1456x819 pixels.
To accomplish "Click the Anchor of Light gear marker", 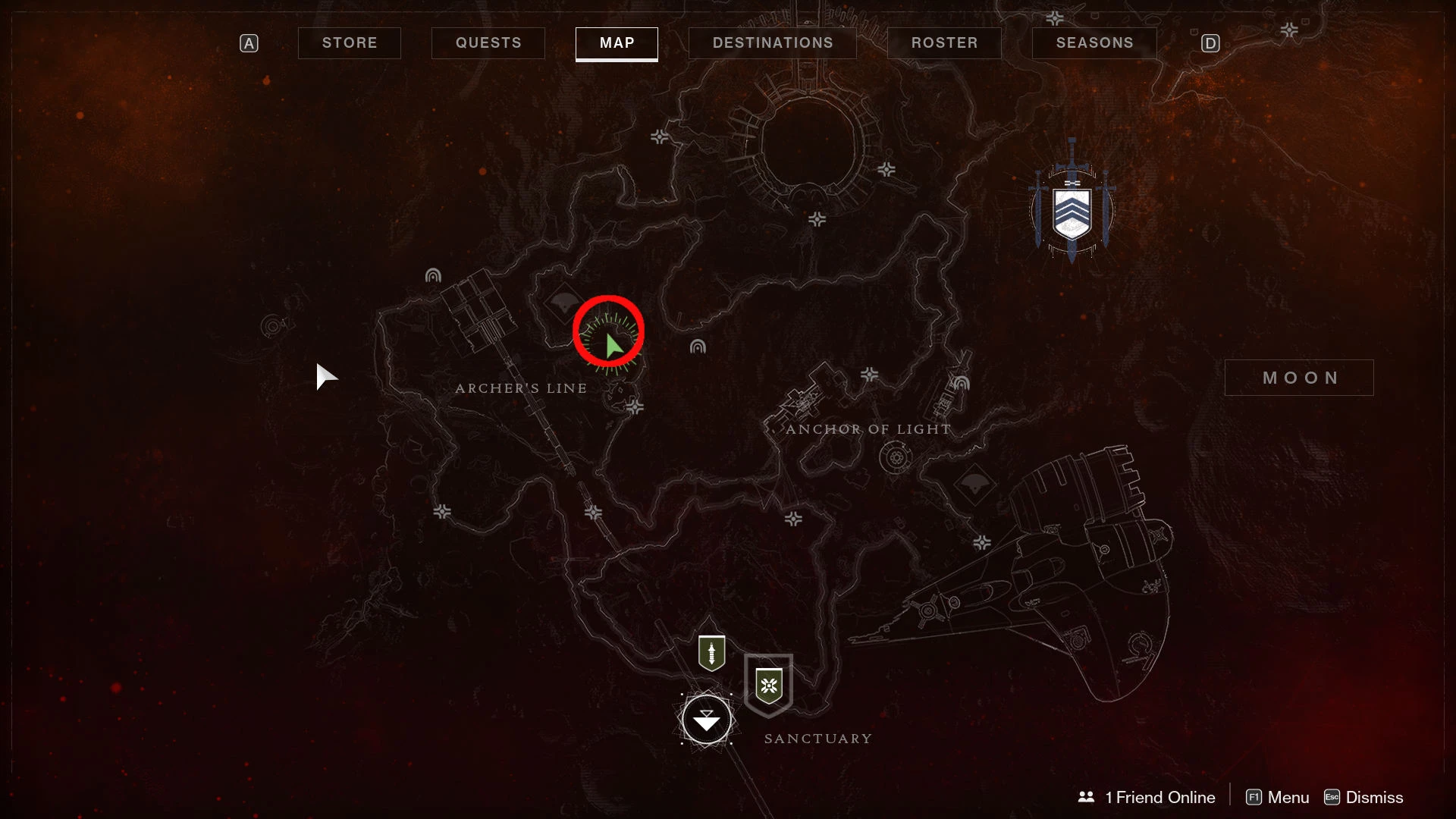I will (x=896, y=458).
